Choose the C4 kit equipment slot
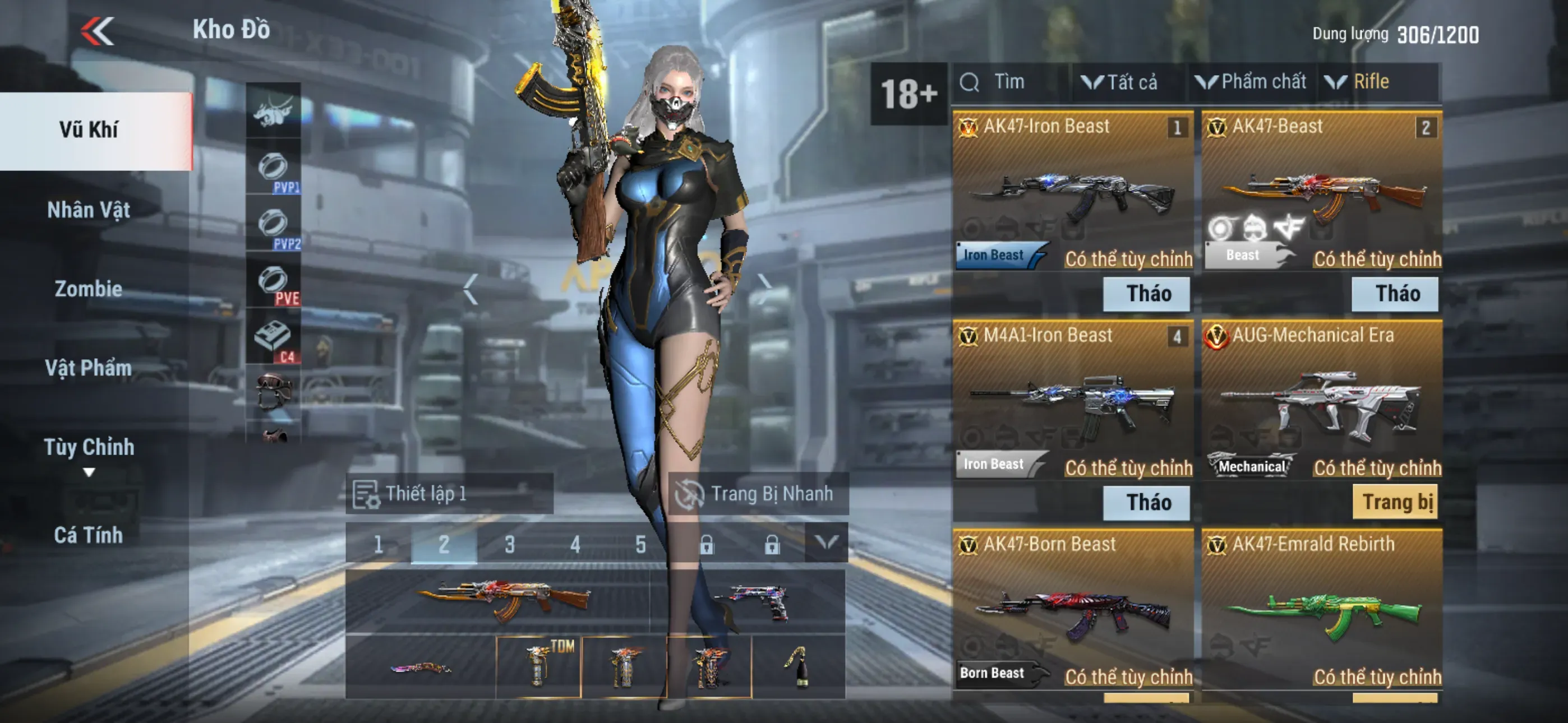The height and width of the screenshot is (723, 1568). pyautogui.click(x=273, y=339)
